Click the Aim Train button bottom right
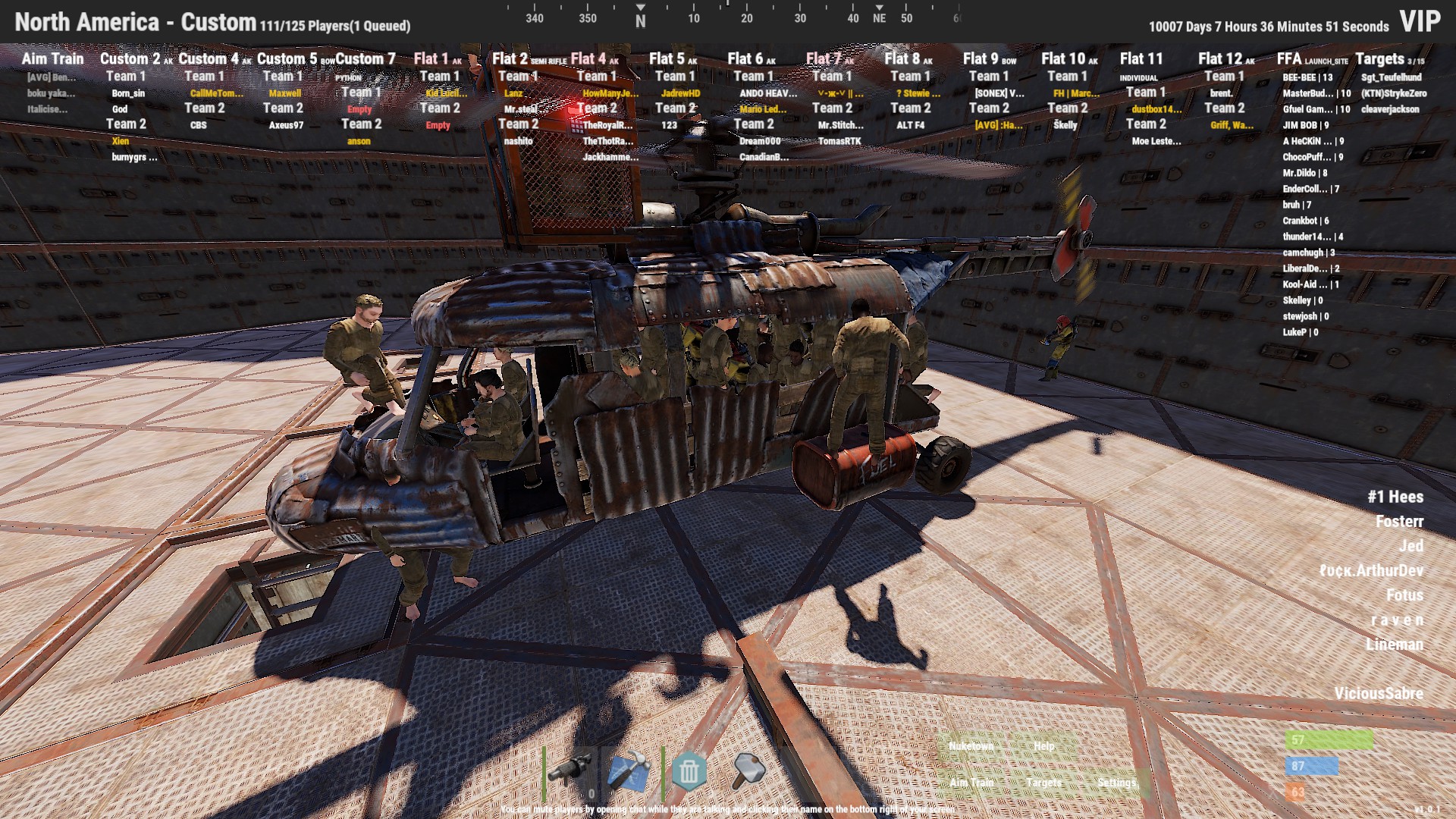Screen dimensions: 1456x819 (x=973, y=783)
